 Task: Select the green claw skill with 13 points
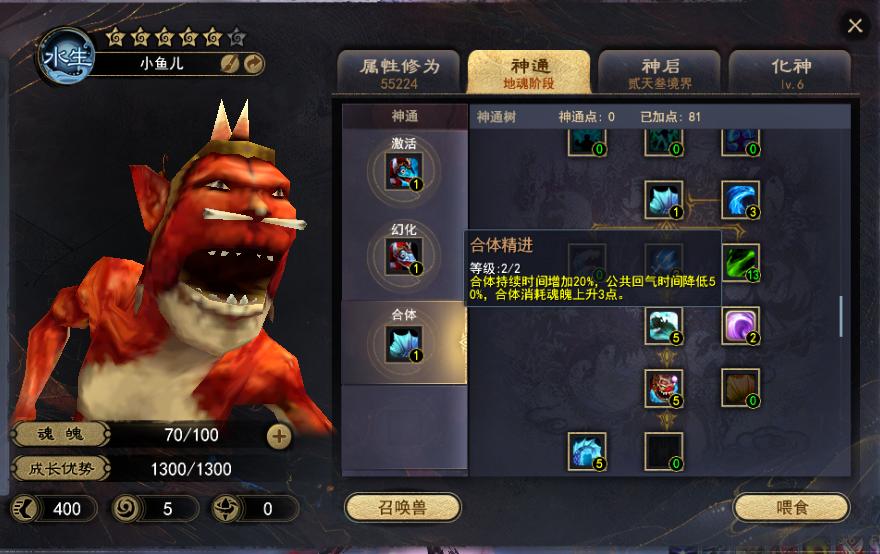[741, 262]
